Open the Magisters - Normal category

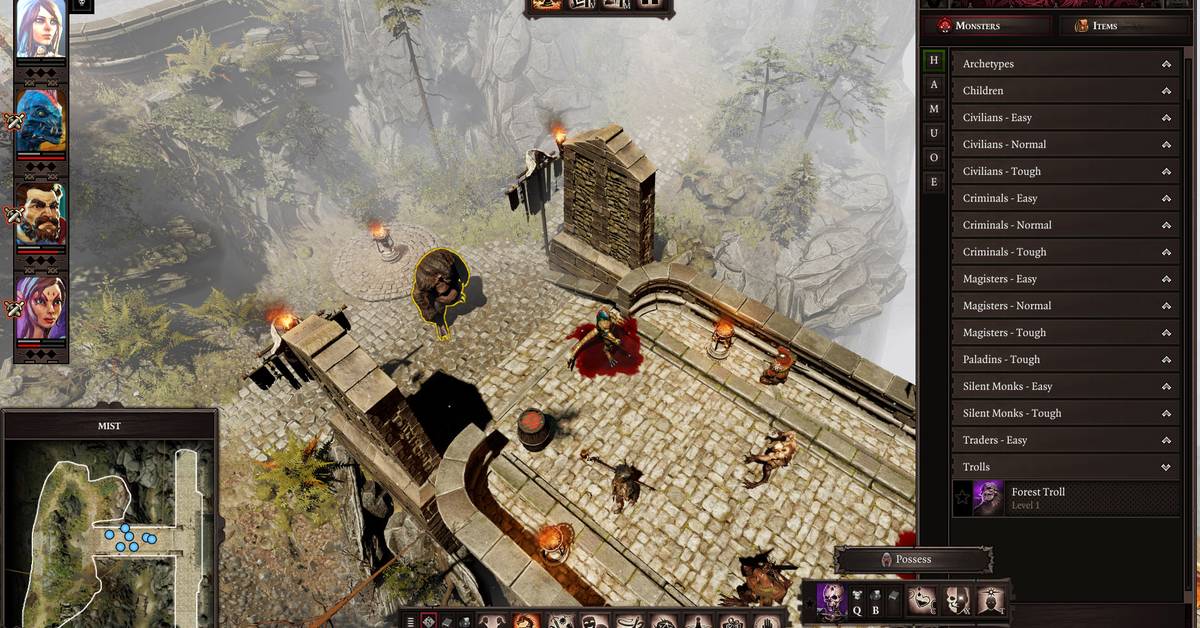click(x=1065, y=306)
